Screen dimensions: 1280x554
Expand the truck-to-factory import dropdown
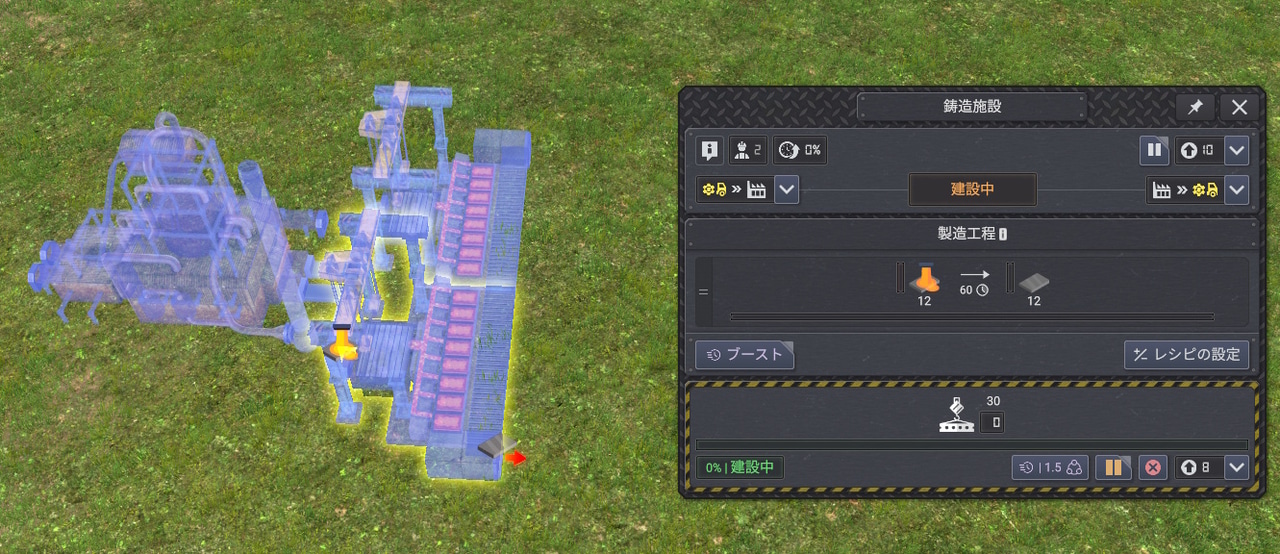pos(786,189)
